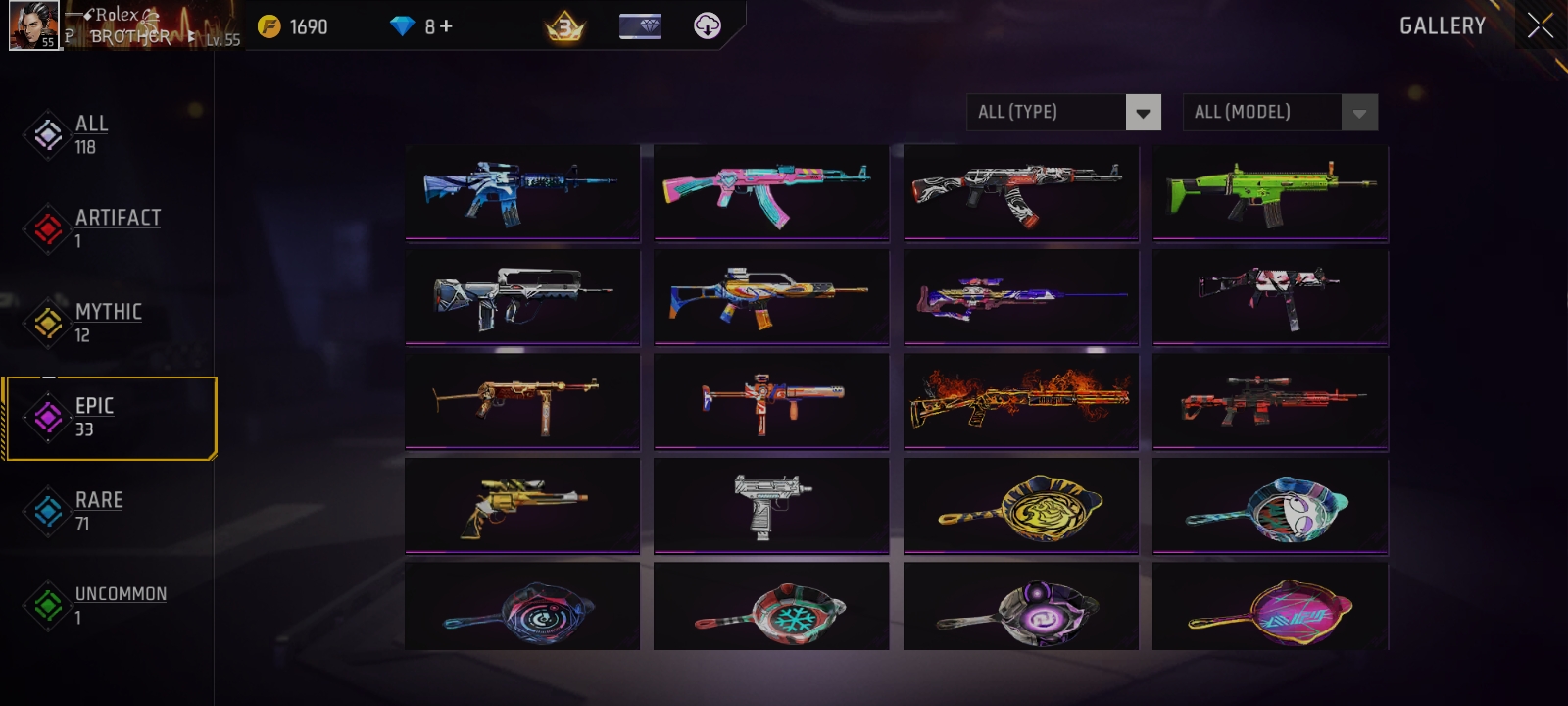Viewport: 1568px width, 706px height.
Task: Select the Uncommon green diamond icon
Action: click(x=47, y=604)
